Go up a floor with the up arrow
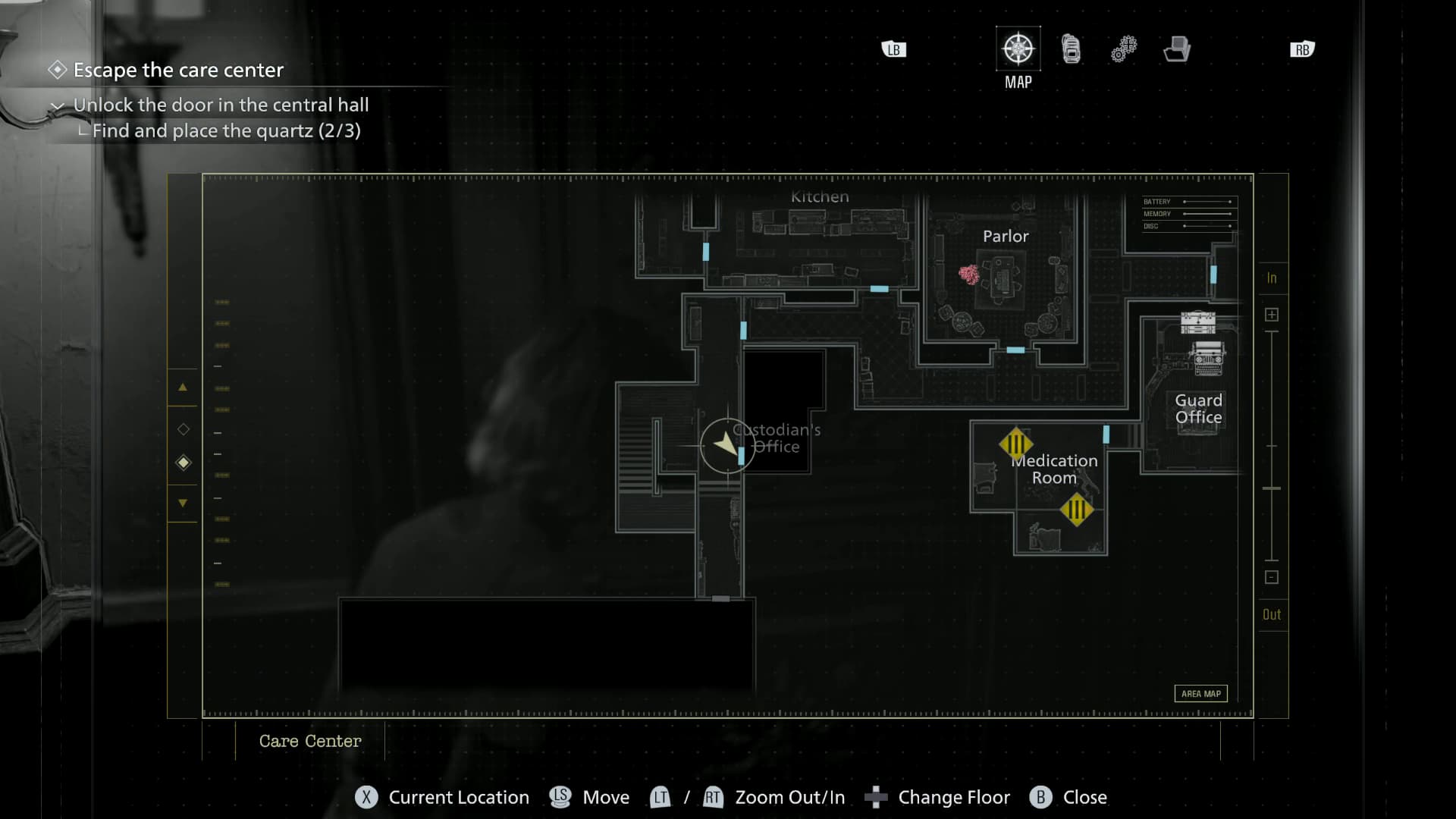This screenshot has width=1456, height=819. click(x=183, y=388)
